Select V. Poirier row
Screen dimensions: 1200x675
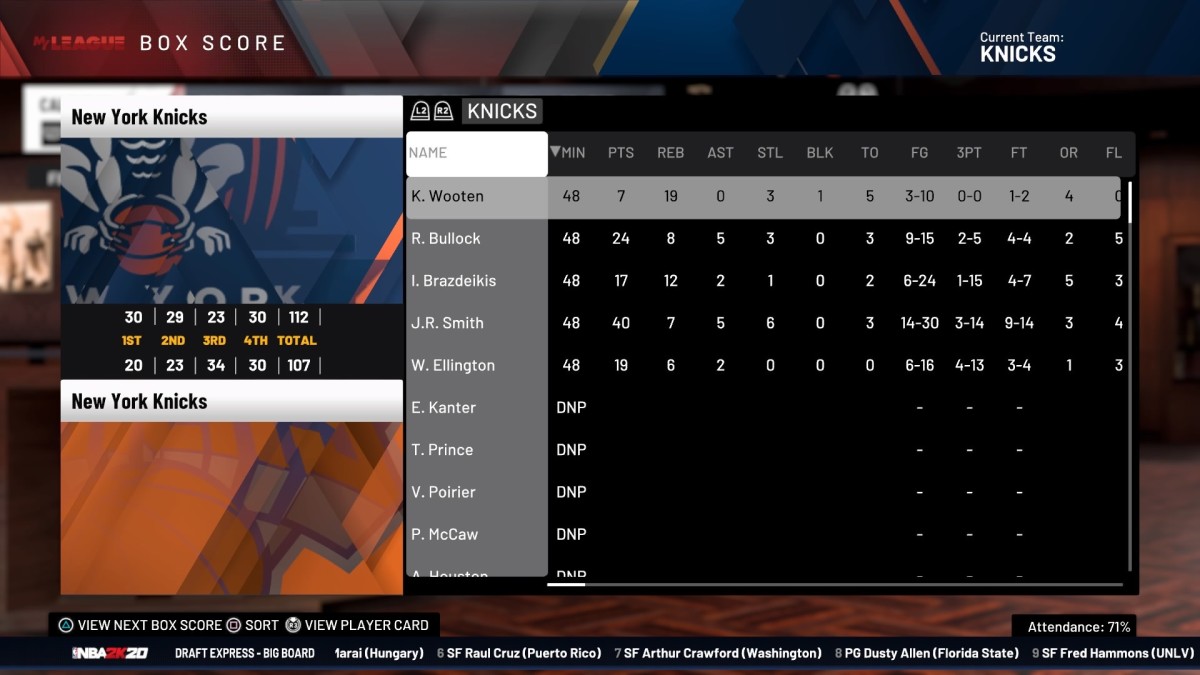click(x=443, y=492)
